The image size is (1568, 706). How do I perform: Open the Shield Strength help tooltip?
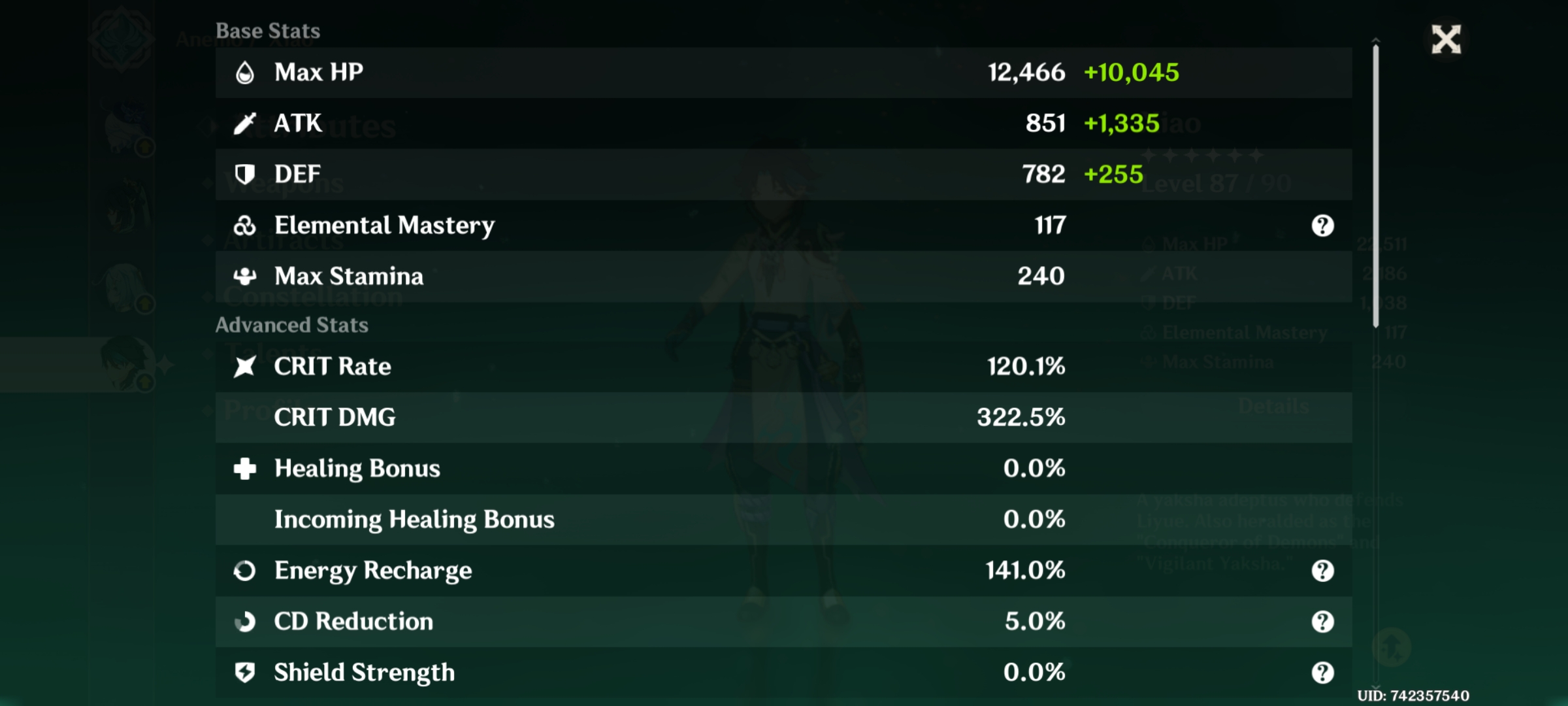(x=1323, y=672)
